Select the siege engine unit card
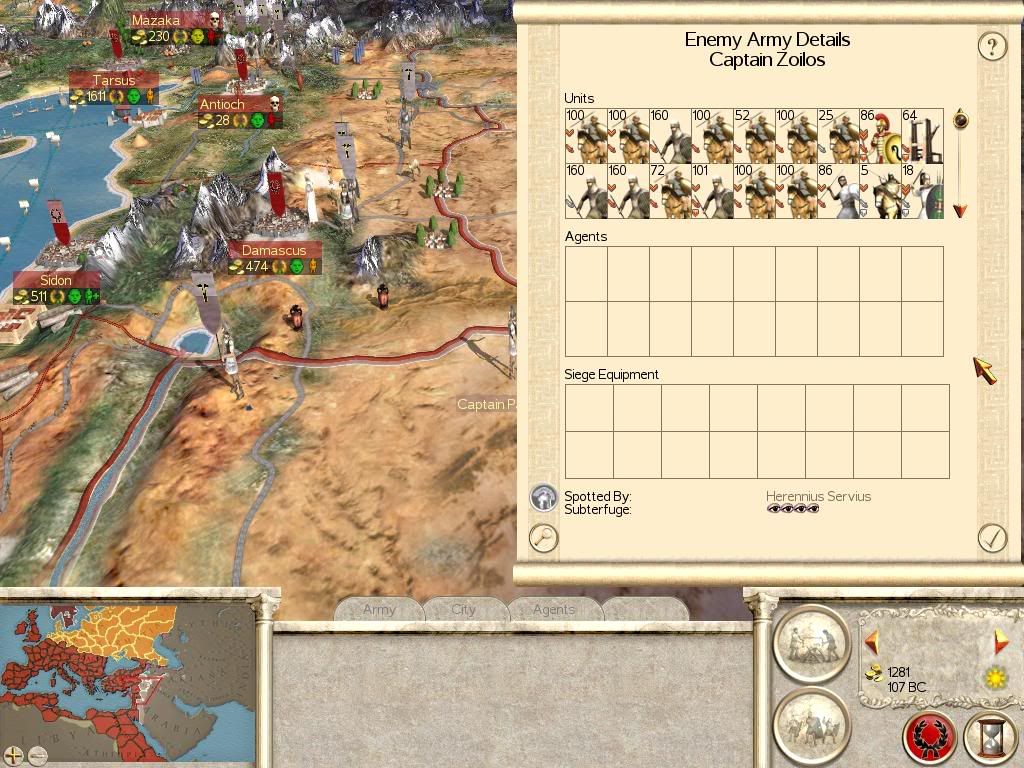Screen dimensions: 1024x768 [x=923, y=137]
